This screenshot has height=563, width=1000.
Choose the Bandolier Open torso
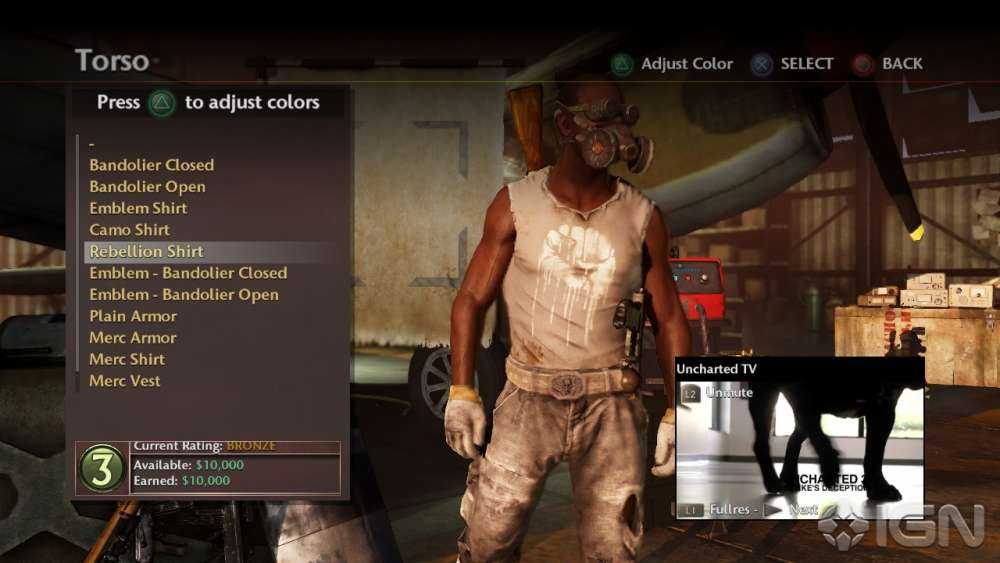click(147, 187)
